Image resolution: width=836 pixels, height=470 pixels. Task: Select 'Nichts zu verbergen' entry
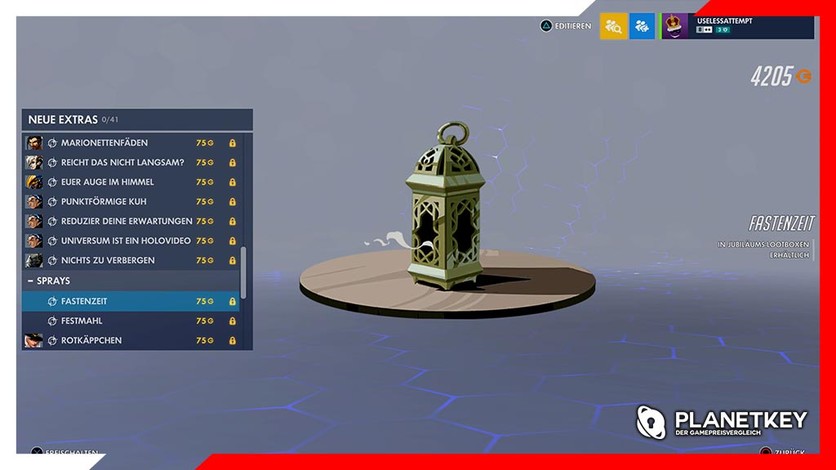click(130, 261)
